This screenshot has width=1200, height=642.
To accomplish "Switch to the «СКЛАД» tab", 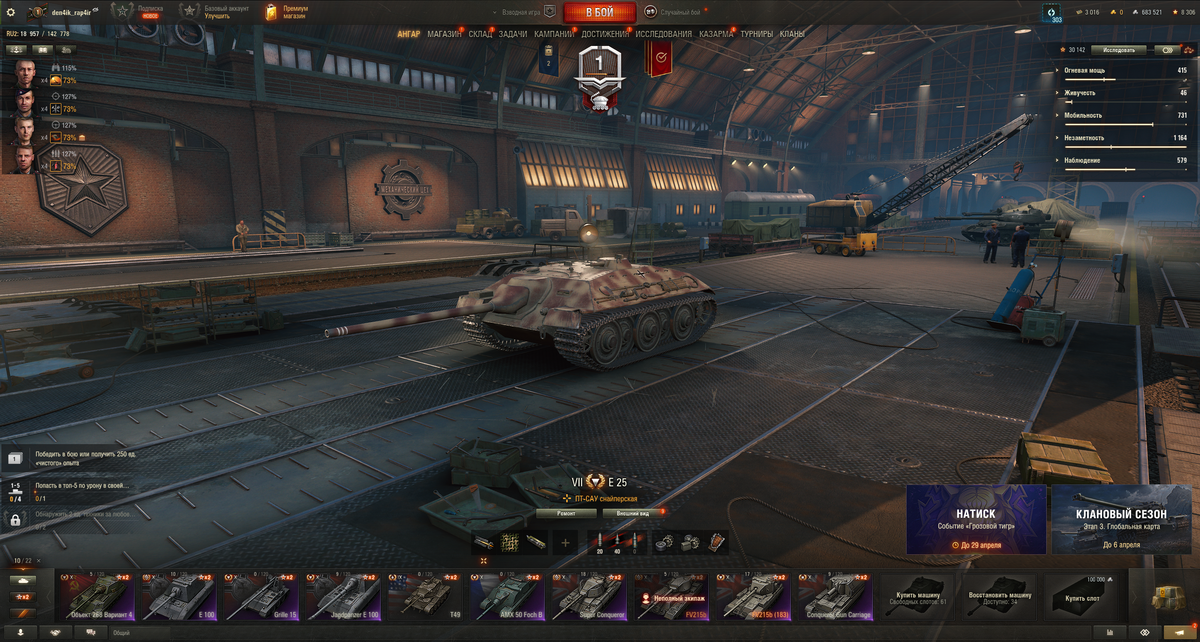I will pyautogui.click(x=480, y=34).
